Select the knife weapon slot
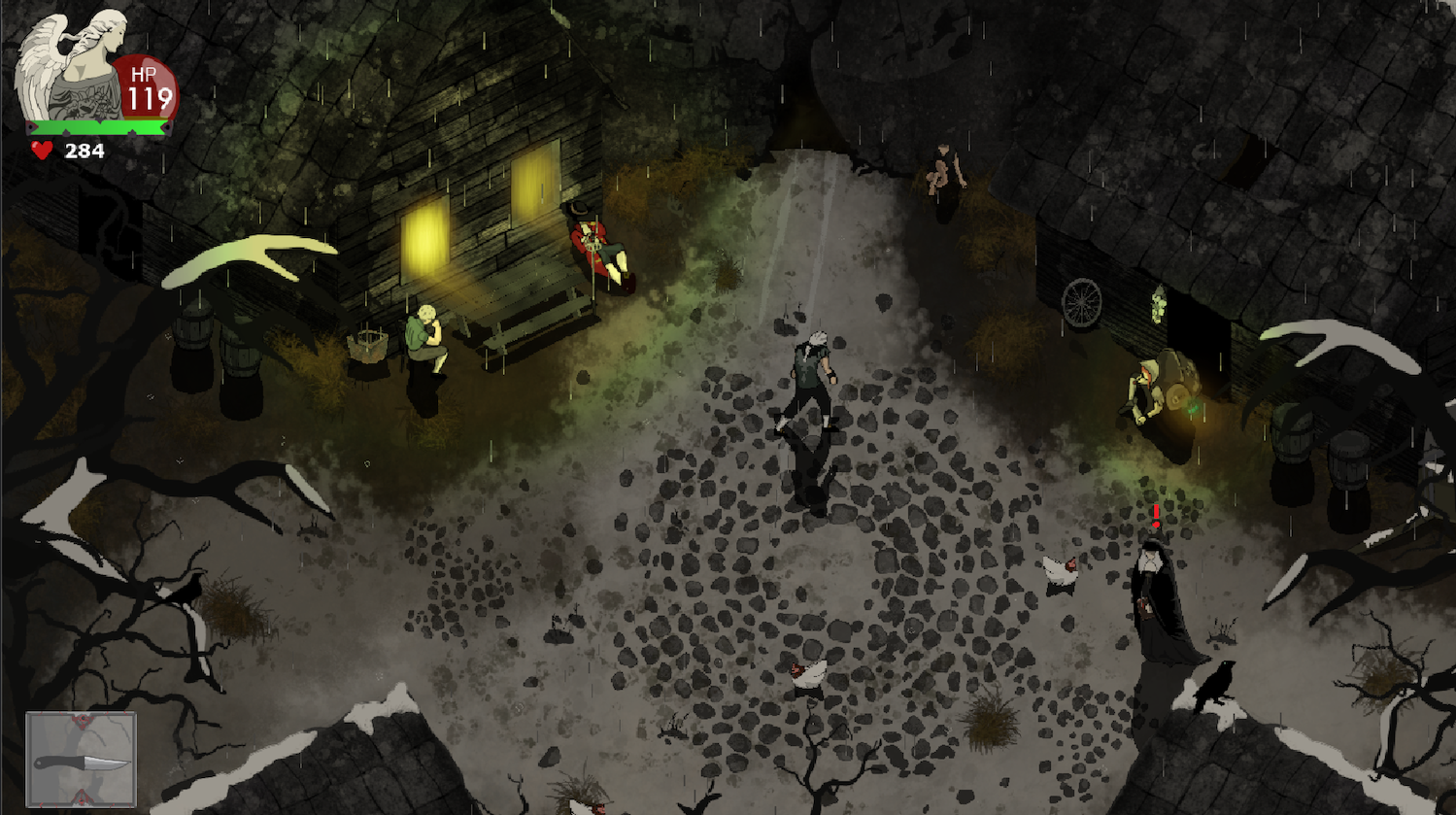The height and width of the screenshot is (815, 1456). click(81, 760)
